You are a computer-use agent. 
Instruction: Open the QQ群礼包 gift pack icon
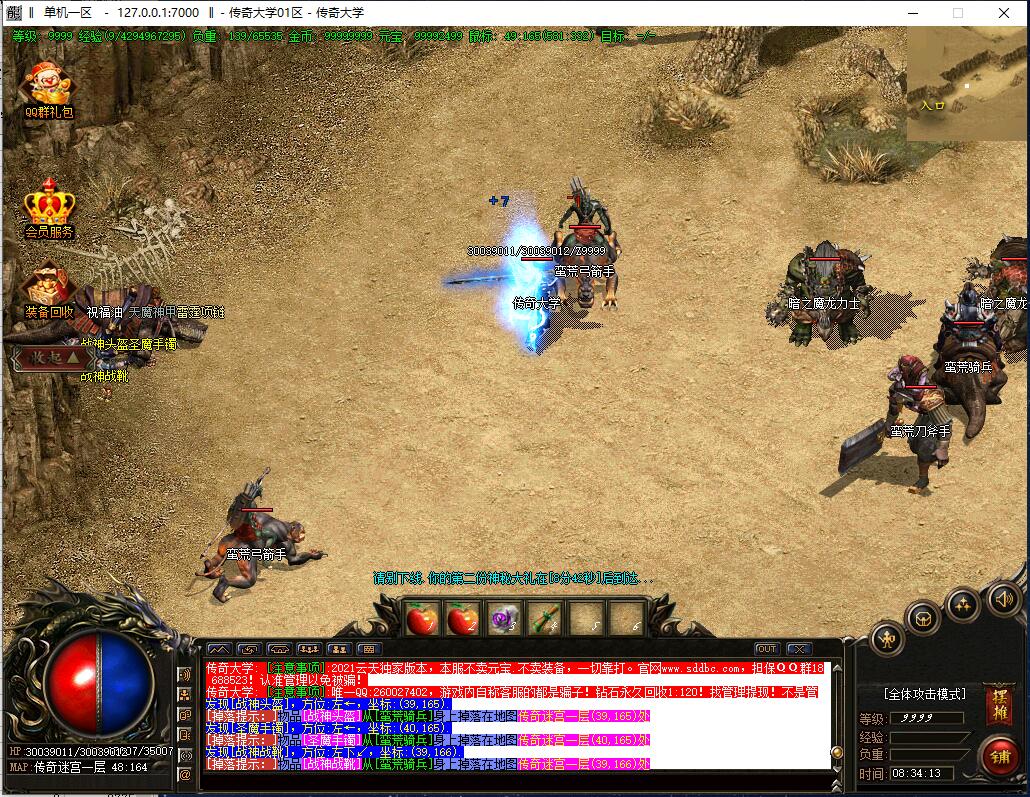click(48, 88)
